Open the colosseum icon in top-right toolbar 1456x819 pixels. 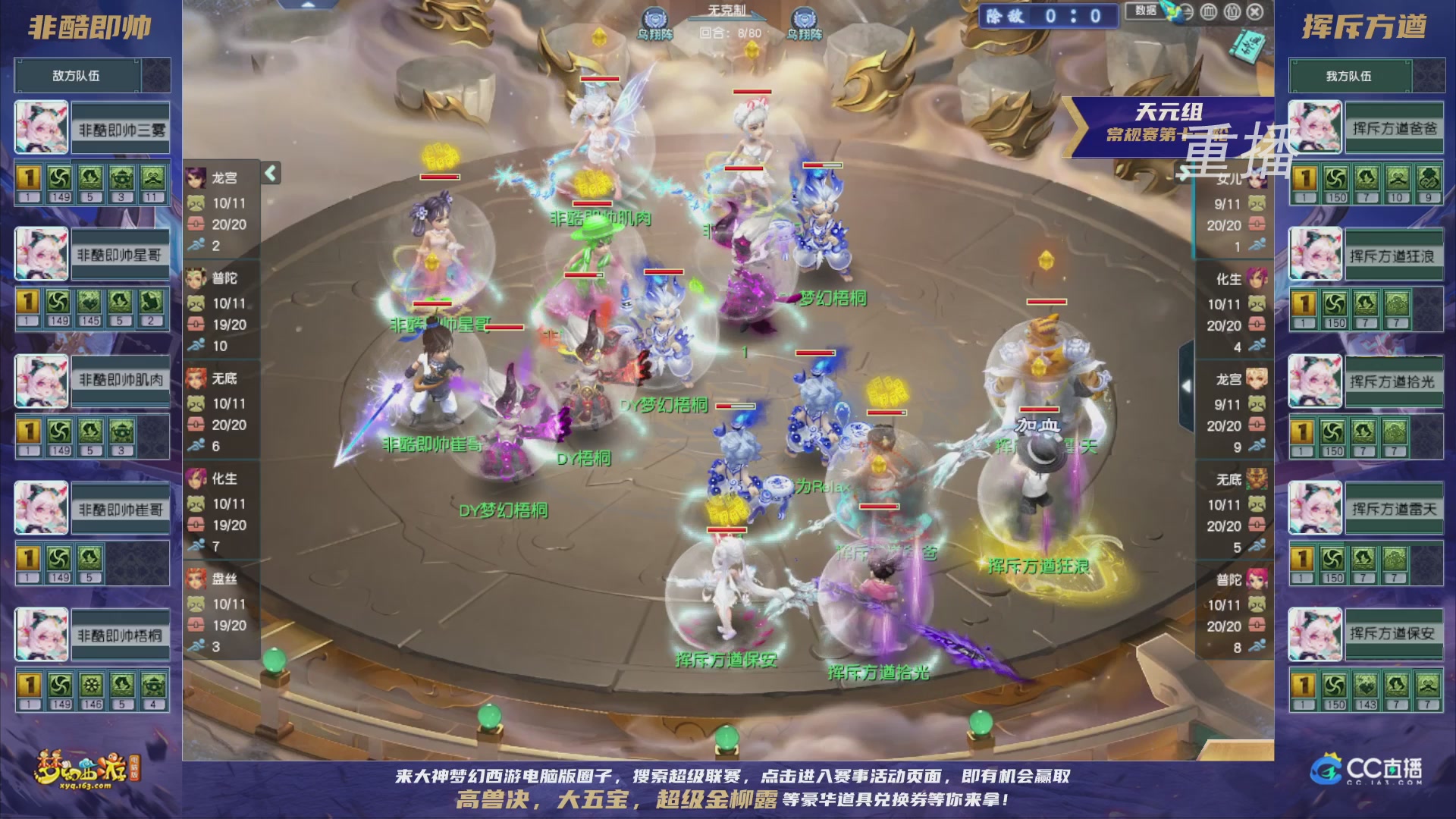[1208, 13]
